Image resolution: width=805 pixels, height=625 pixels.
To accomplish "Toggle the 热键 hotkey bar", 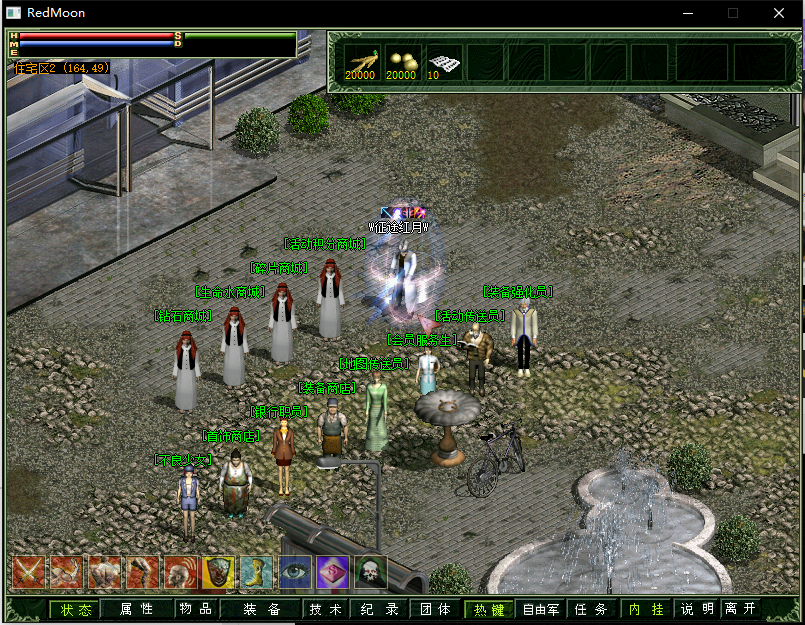I will (x=490, y=609).
